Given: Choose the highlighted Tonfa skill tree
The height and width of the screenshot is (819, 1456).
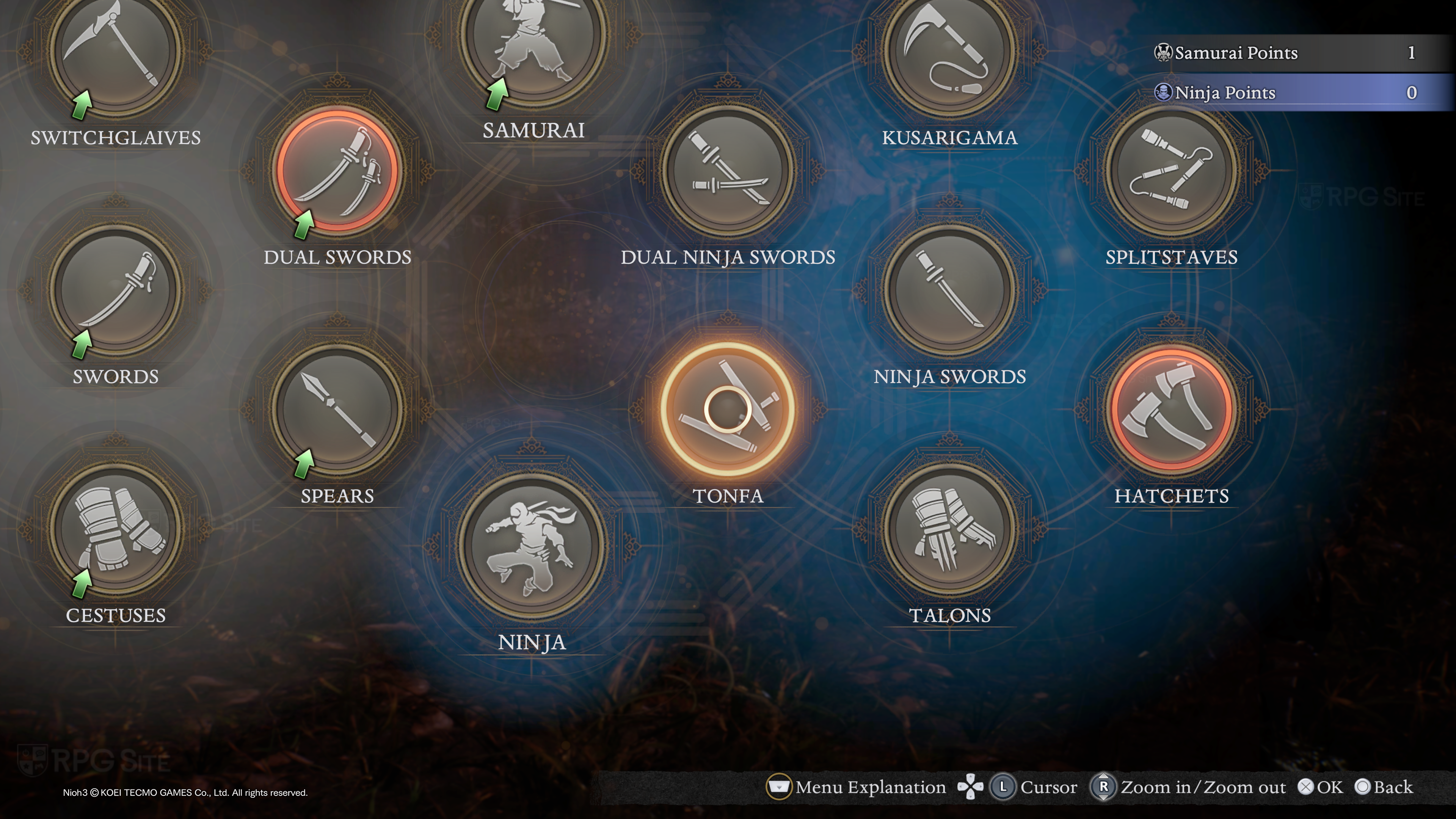Looking at the screenshot, I should click(728, 409).
